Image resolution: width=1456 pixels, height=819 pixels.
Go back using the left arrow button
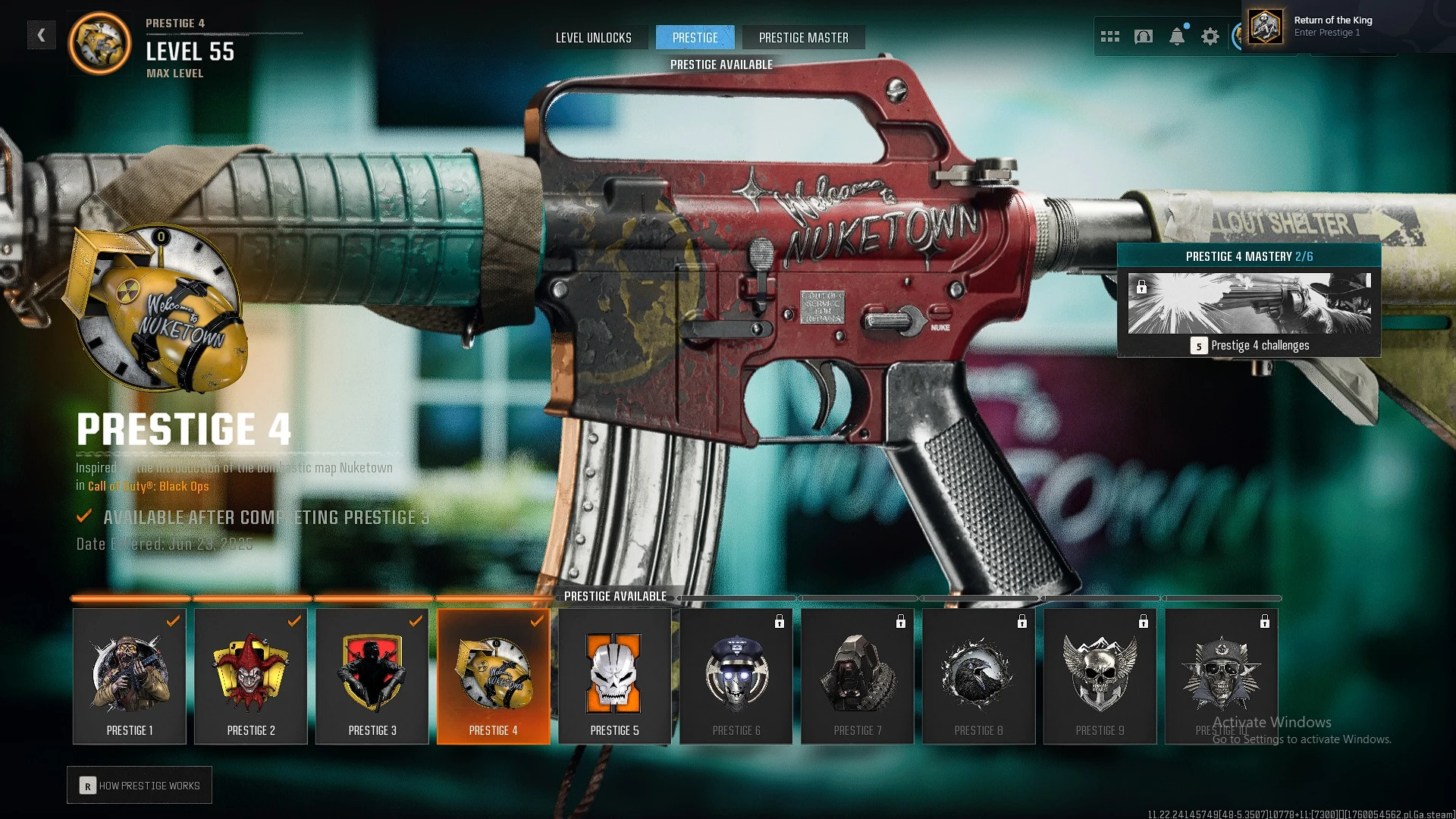click(x=42, y=35)
